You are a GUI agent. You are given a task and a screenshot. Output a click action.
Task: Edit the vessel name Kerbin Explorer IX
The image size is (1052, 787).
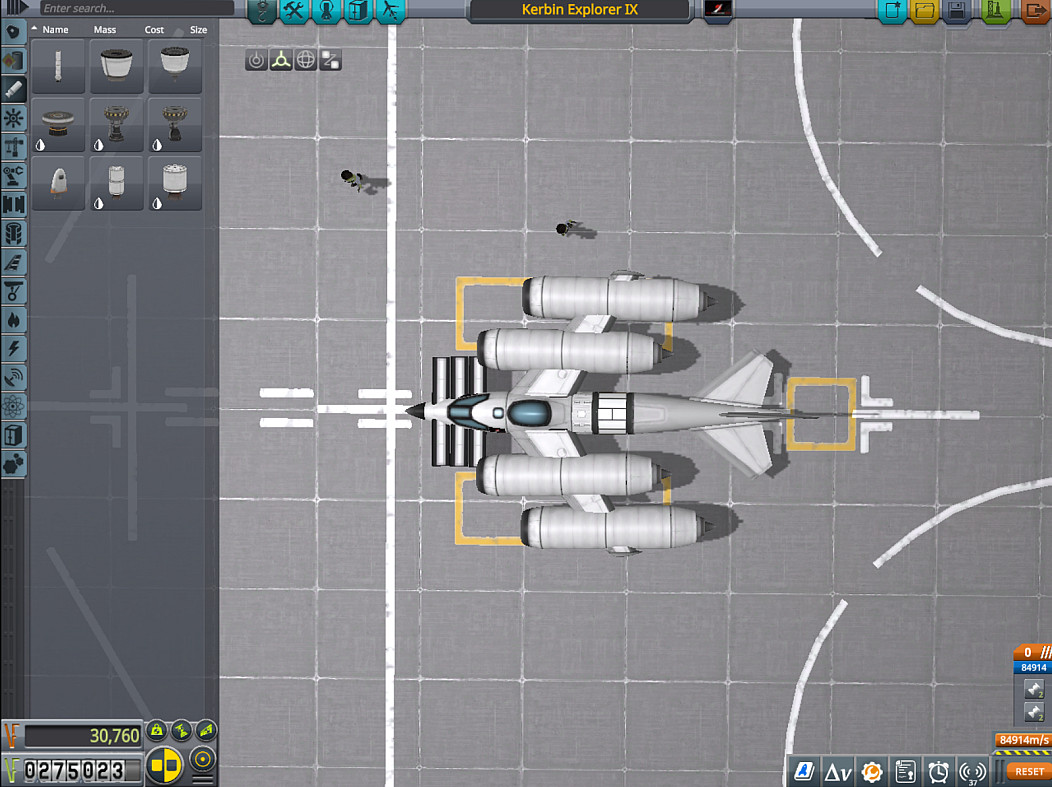579,10
